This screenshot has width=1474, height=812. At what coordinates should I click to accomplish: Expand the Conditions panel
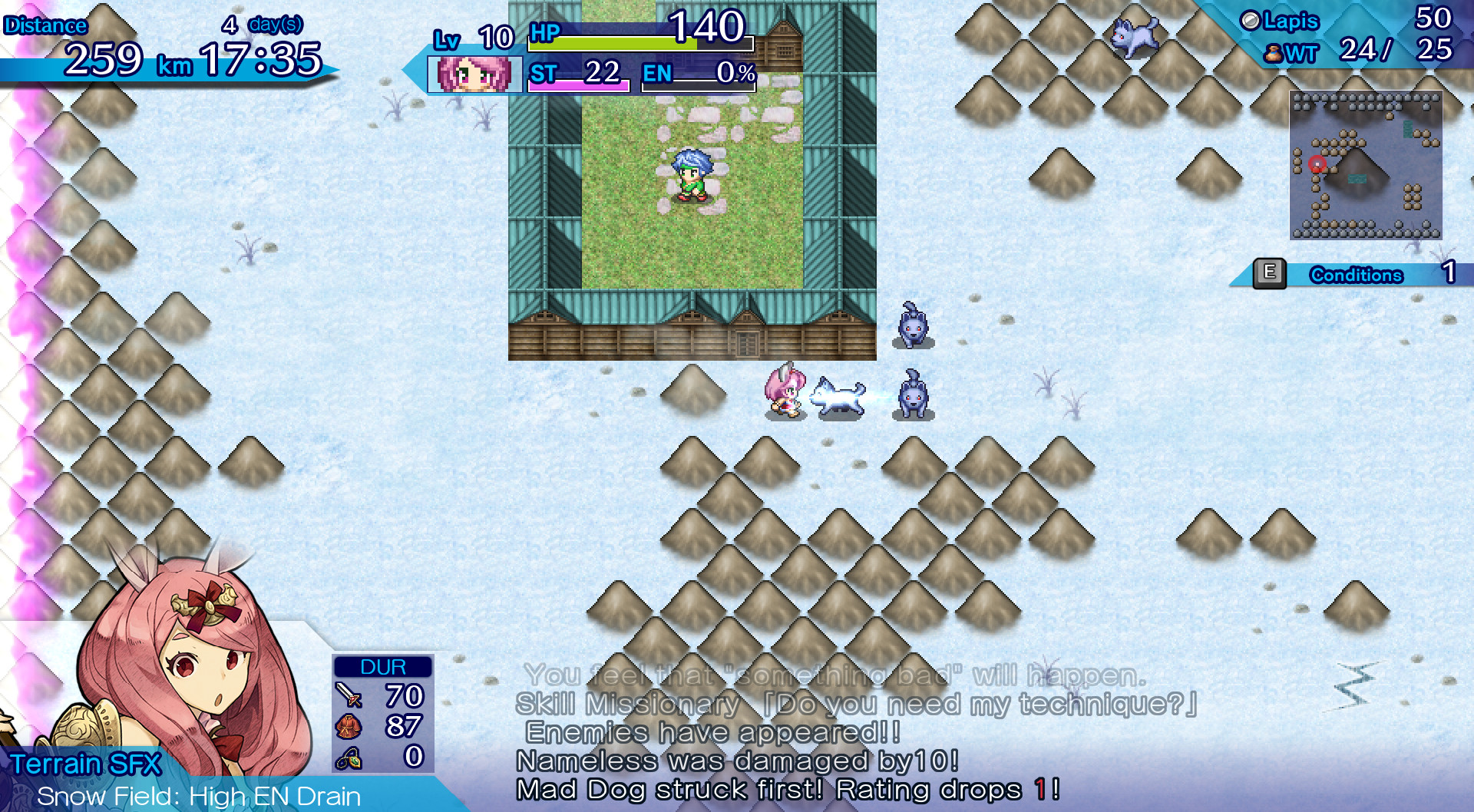pos(1357,275)
